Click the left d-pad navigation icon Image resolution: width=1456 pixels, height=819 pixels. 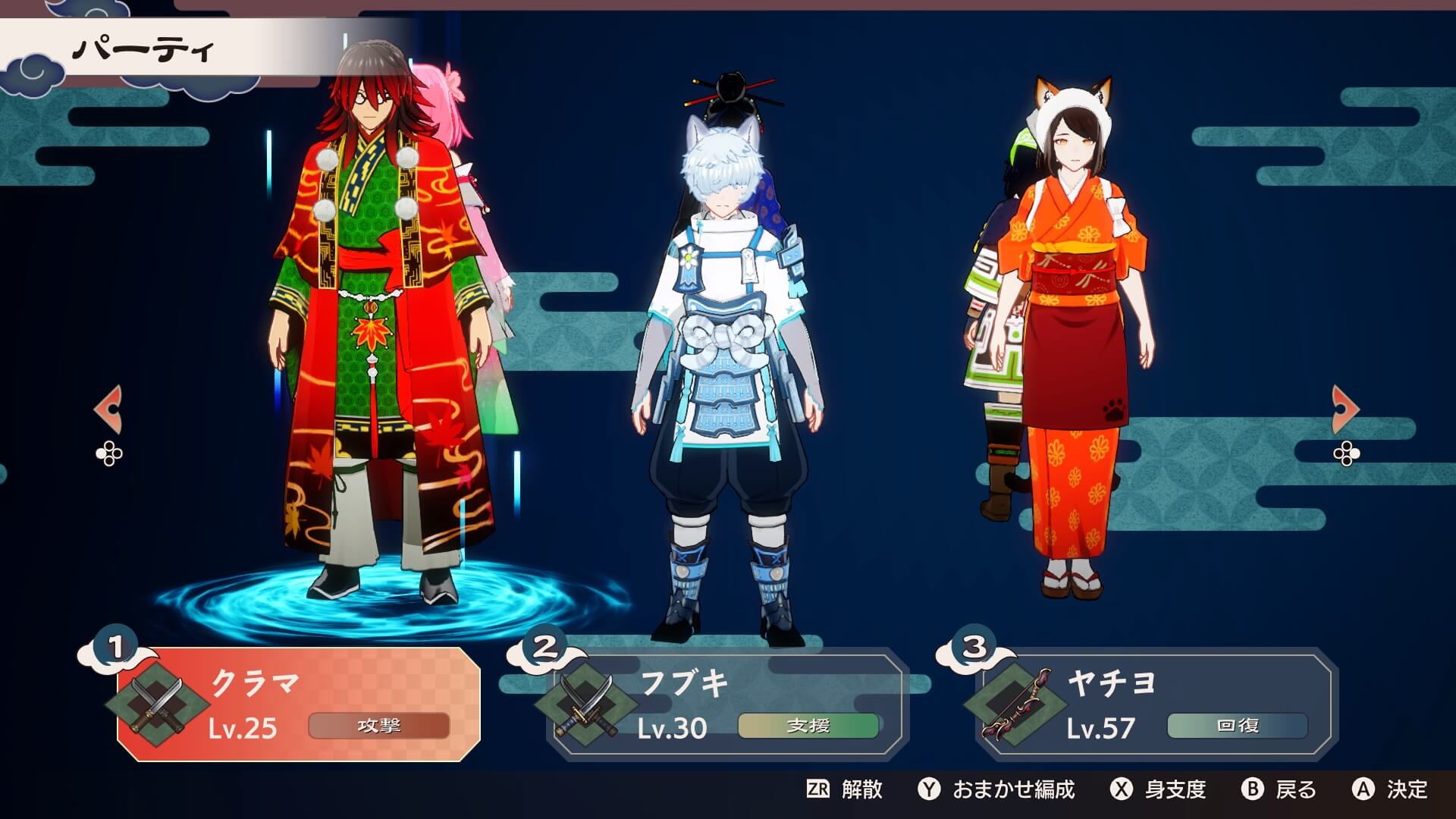pos(111,455)
